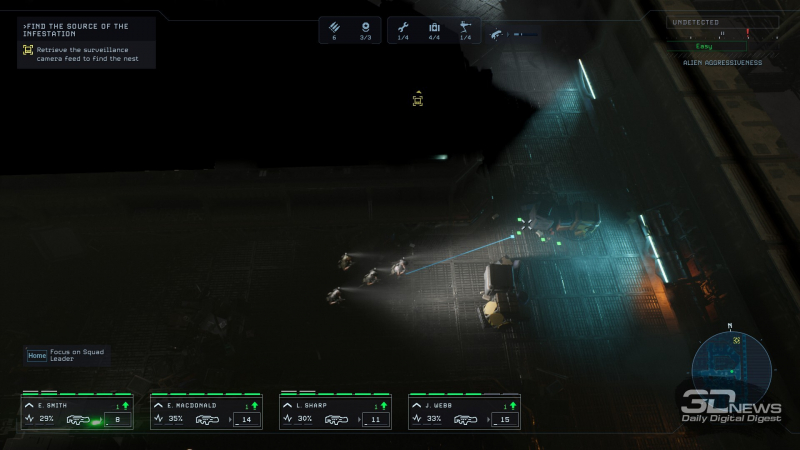Click the wrench tools resource icon

[x=404, y=27]
